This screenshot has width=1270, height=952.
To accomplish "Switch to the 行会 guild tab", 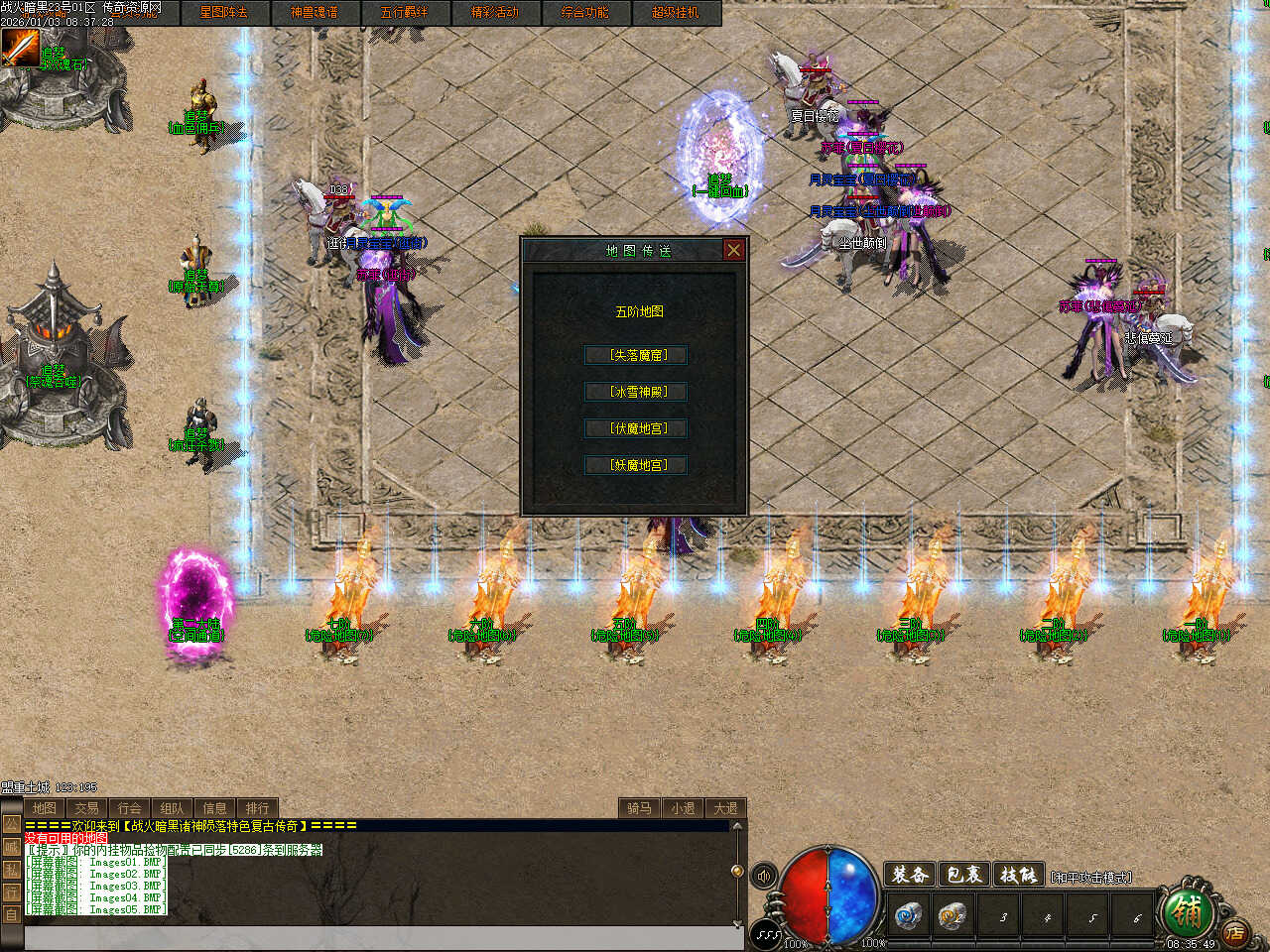I will click(x=130, y=808).
